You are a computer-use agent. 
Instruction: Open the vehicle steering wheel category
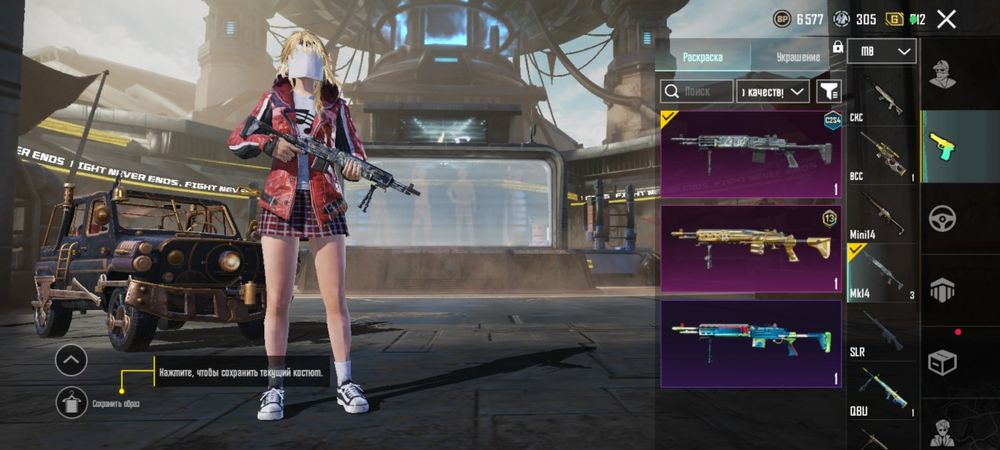941,218
